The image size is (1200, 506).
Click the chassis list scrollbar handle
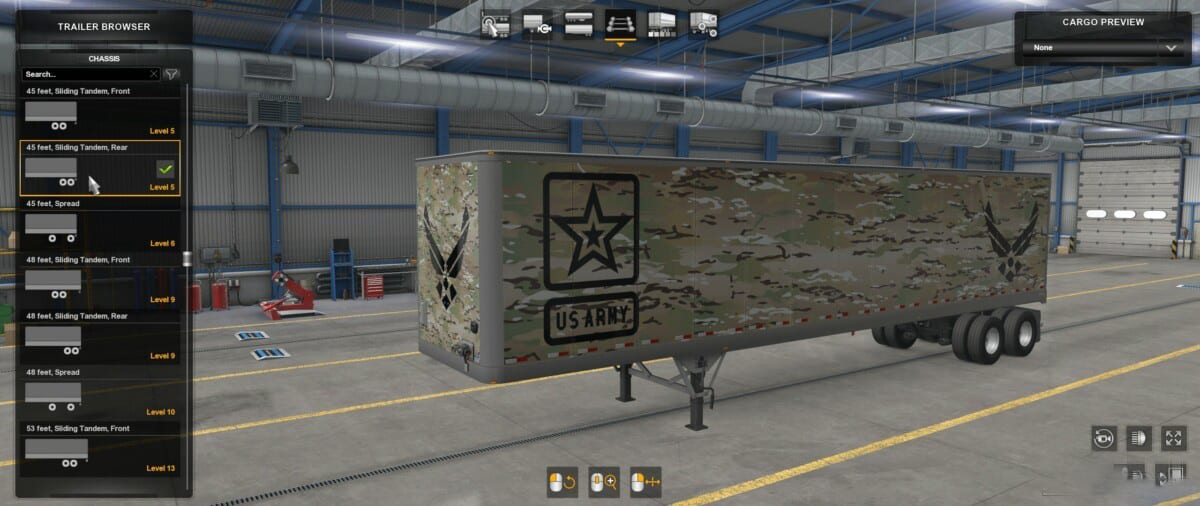pyautogui.click(x=186, y=259)
